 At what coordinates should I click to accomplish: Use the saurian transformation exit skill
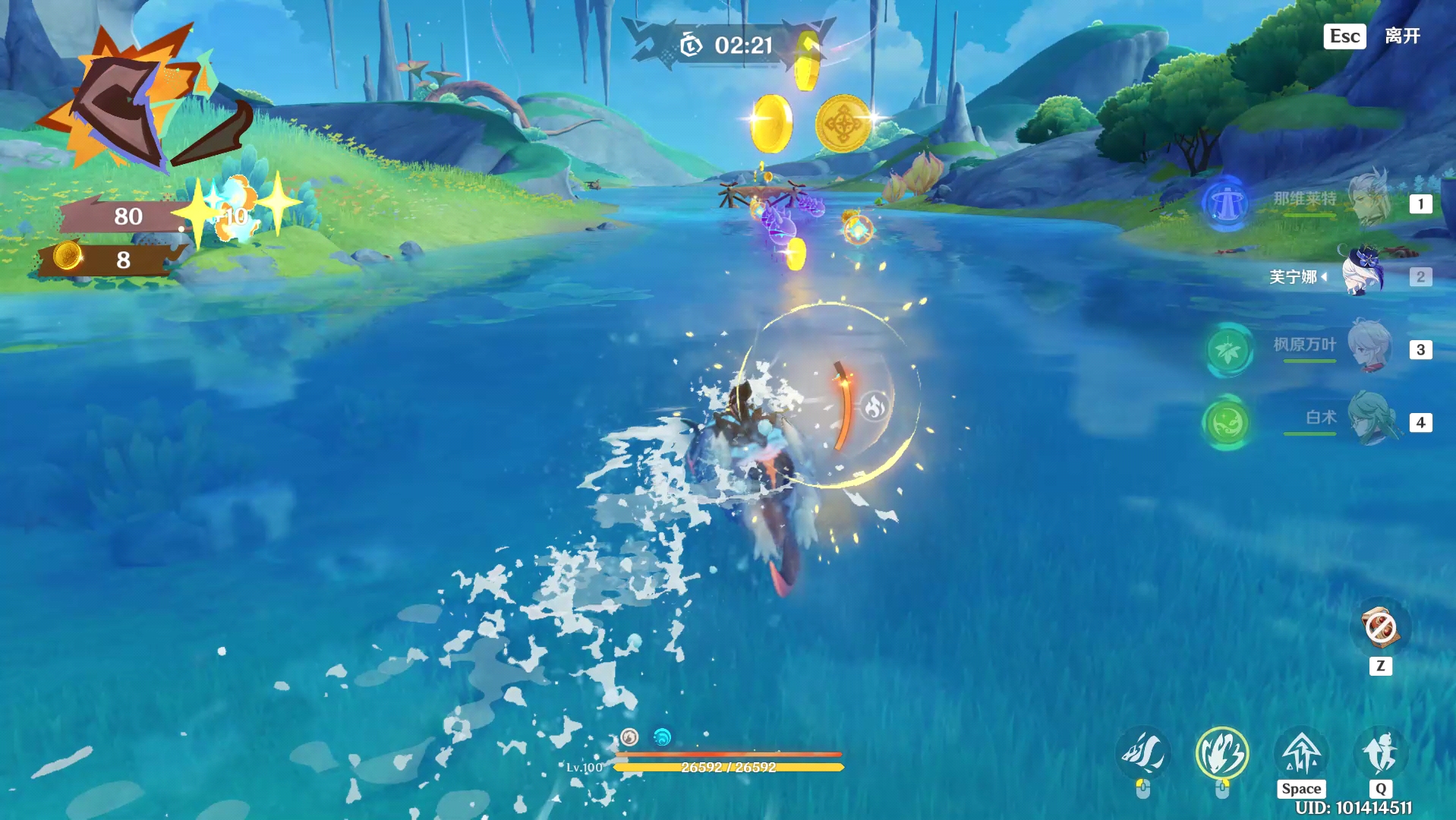(1380, 752)
